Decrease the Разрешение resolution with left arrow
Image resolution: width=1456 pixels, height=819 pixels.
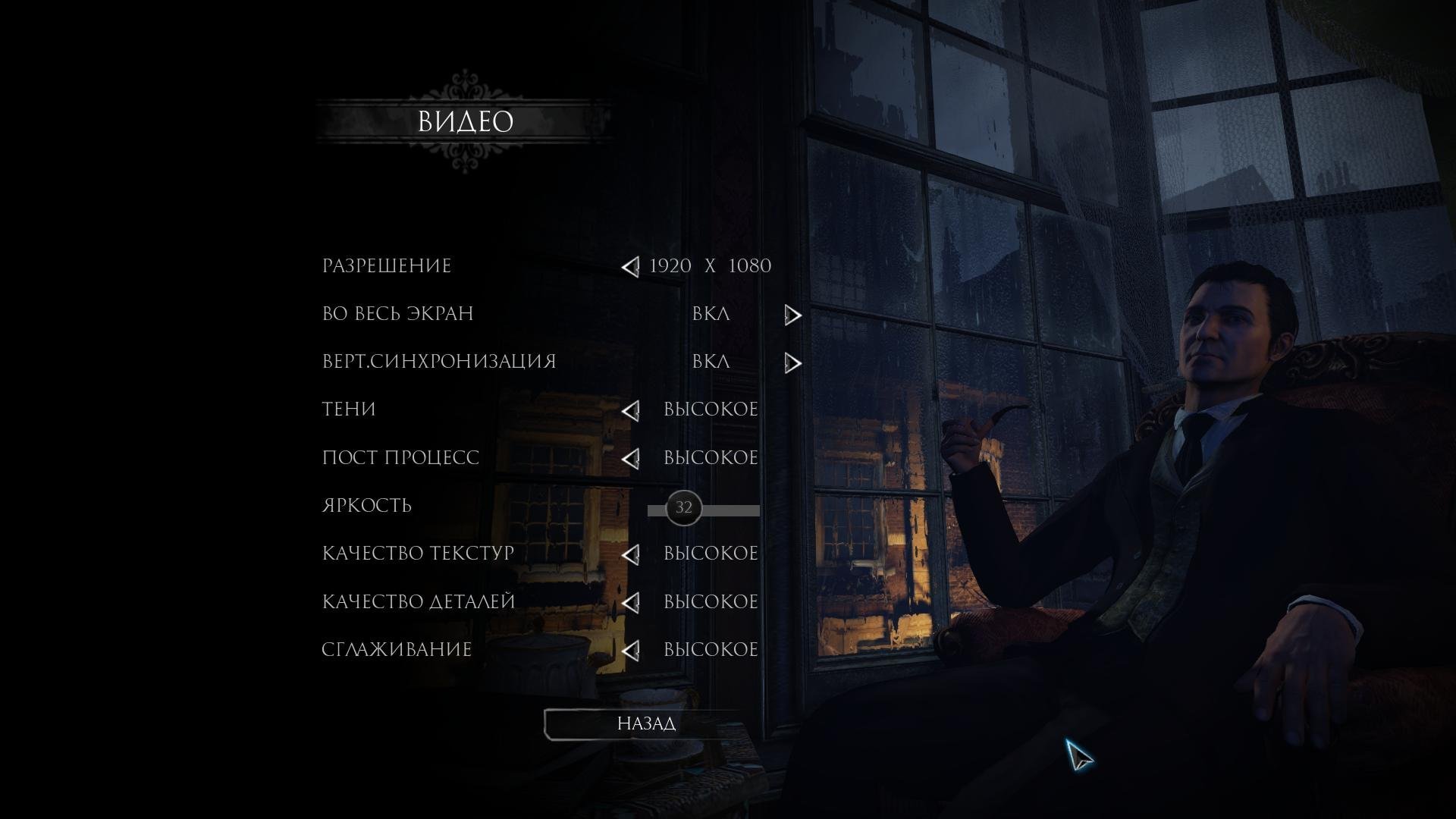(x=630, y=267)
